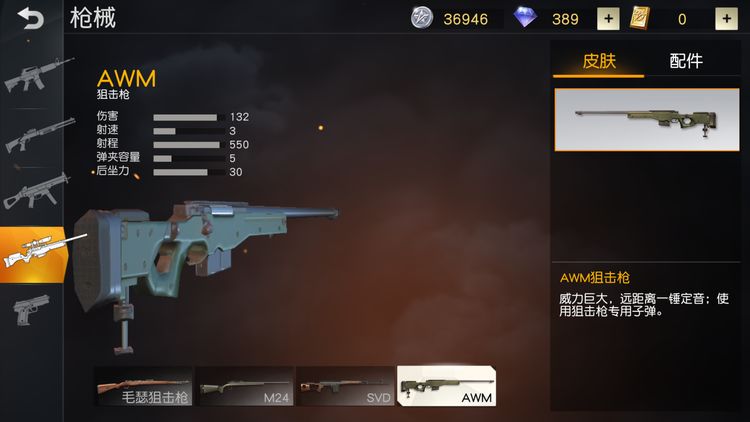Select the AWM skin preview

647,121
